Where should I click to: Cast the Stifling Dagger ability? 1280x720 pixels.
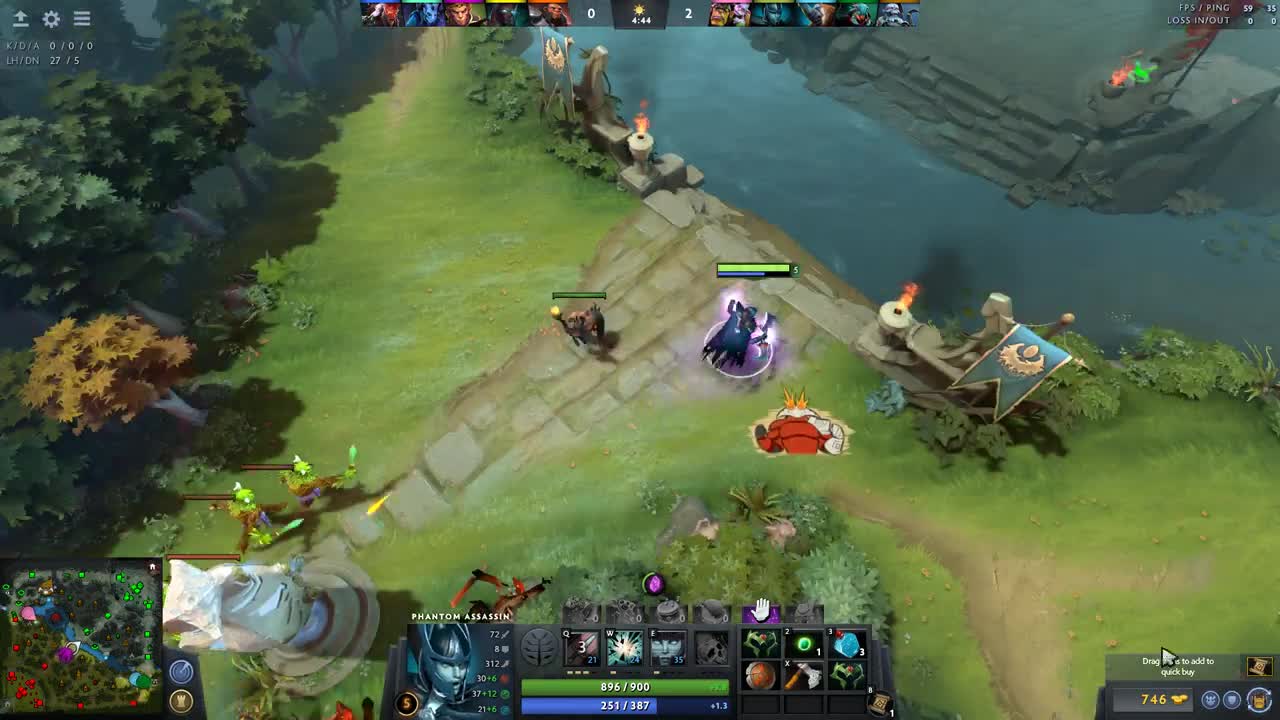[582, 648]
